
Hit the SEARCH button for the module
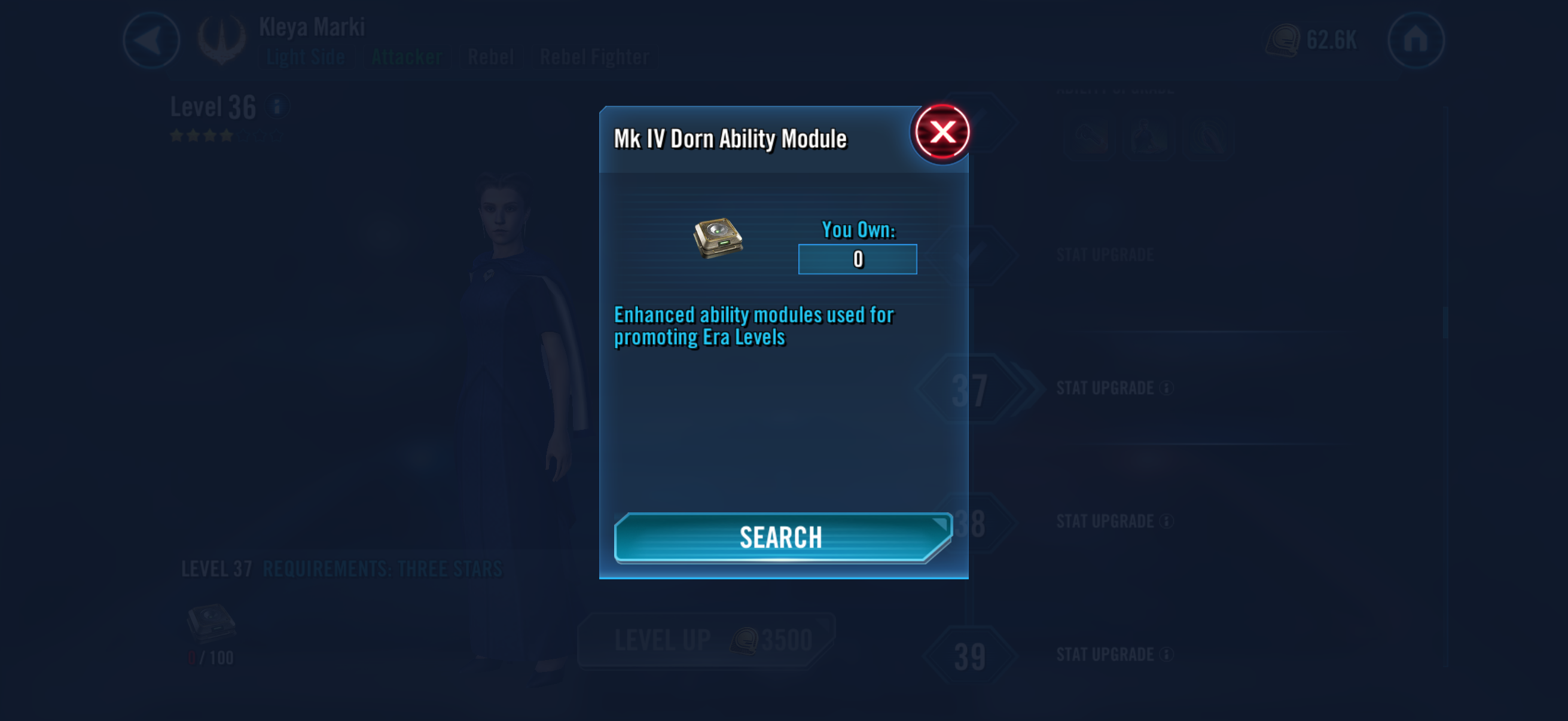[x=782, y=538]
